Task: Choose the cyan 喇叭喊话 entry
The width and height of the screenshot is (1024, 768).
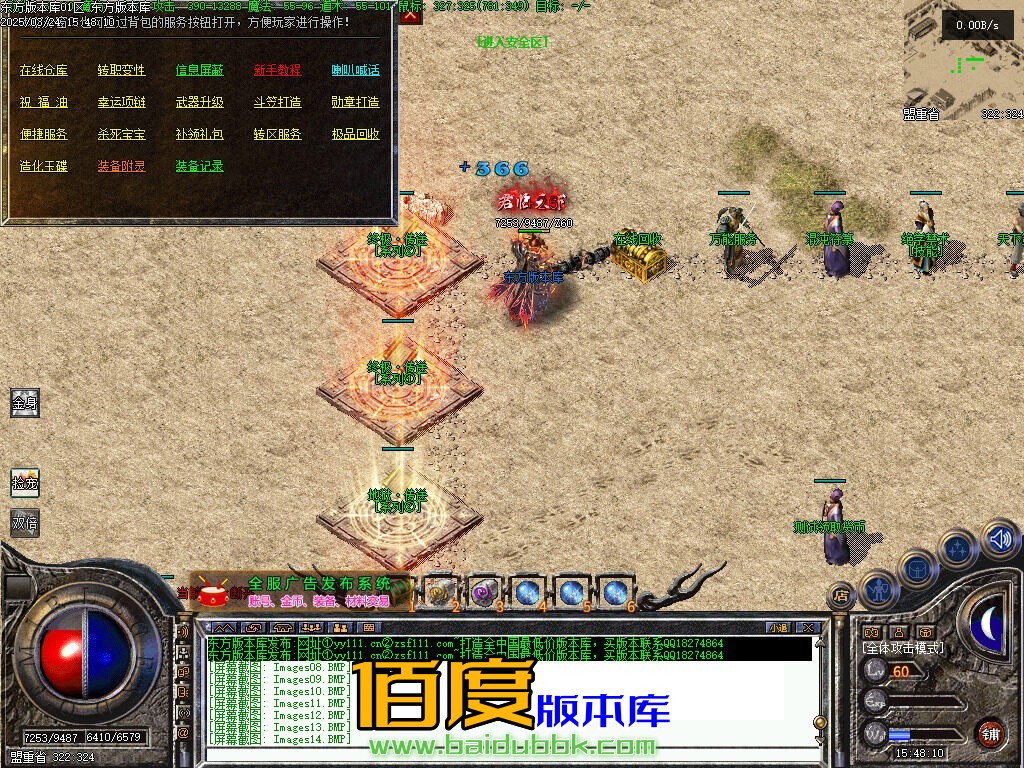Action: 356,70
